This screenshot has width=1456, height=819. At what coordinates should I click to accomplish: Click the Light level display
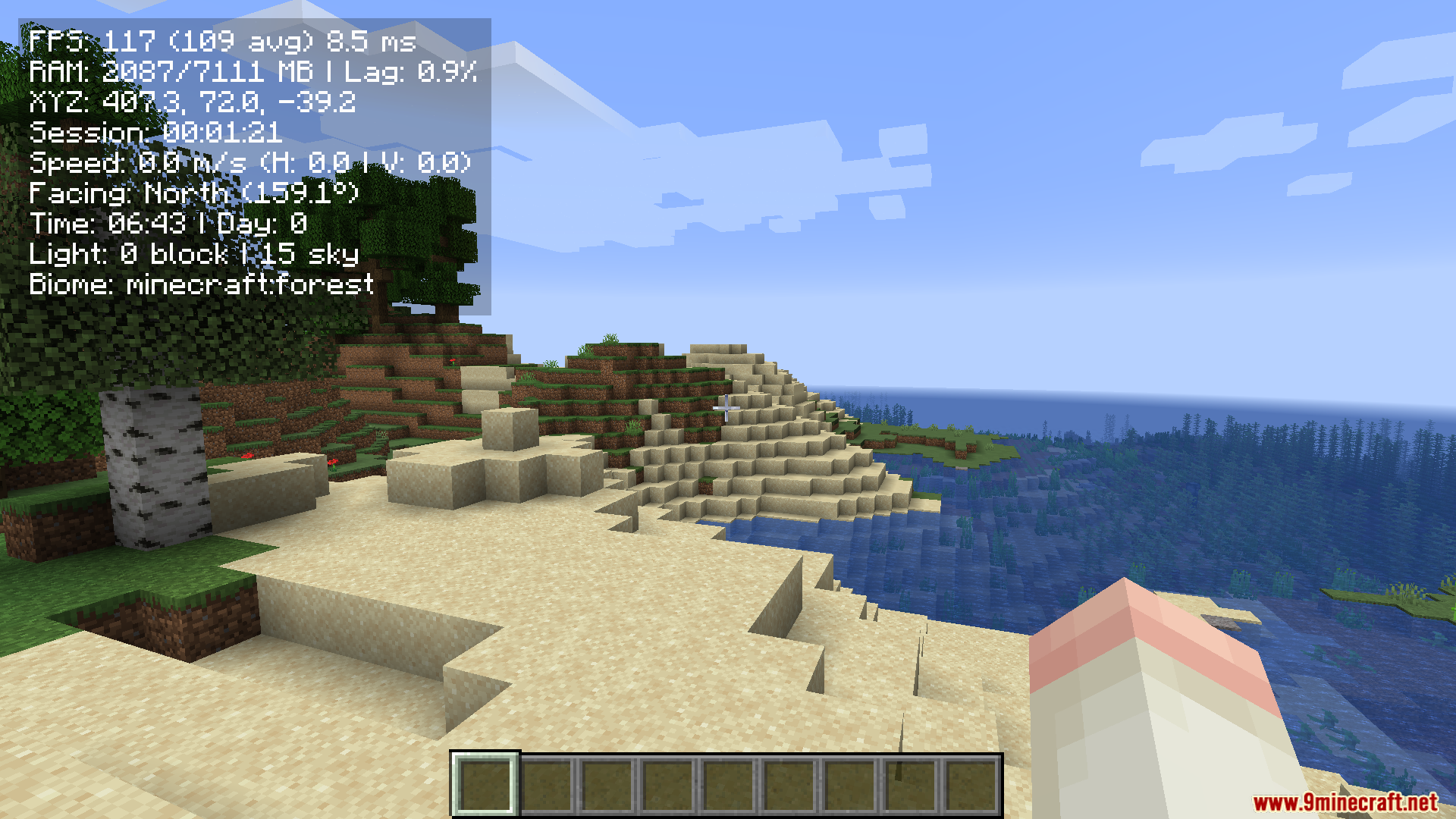[x=193, y=255]
